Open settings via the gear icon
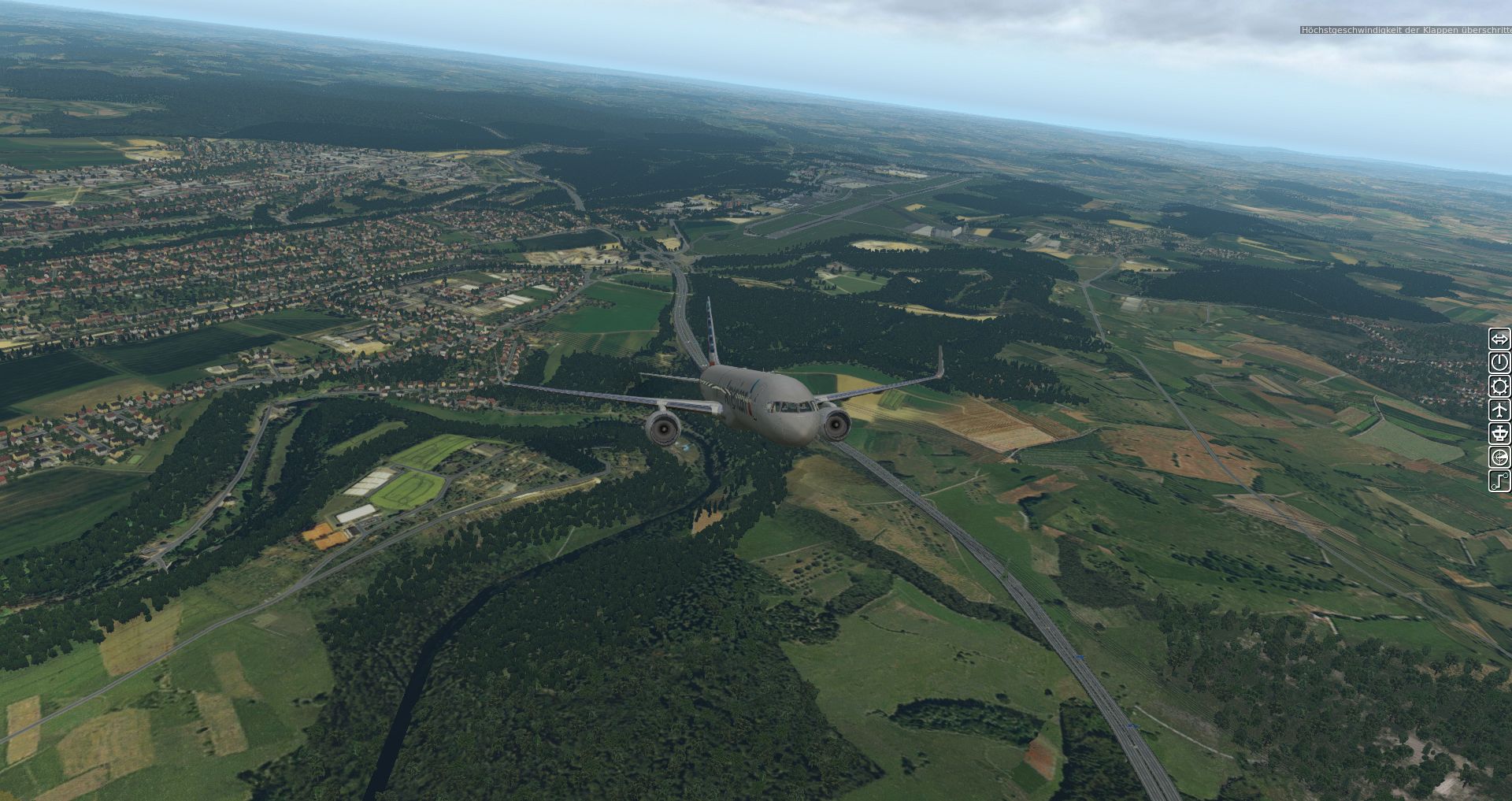The image size is (1512, 801). [1499, 386]
